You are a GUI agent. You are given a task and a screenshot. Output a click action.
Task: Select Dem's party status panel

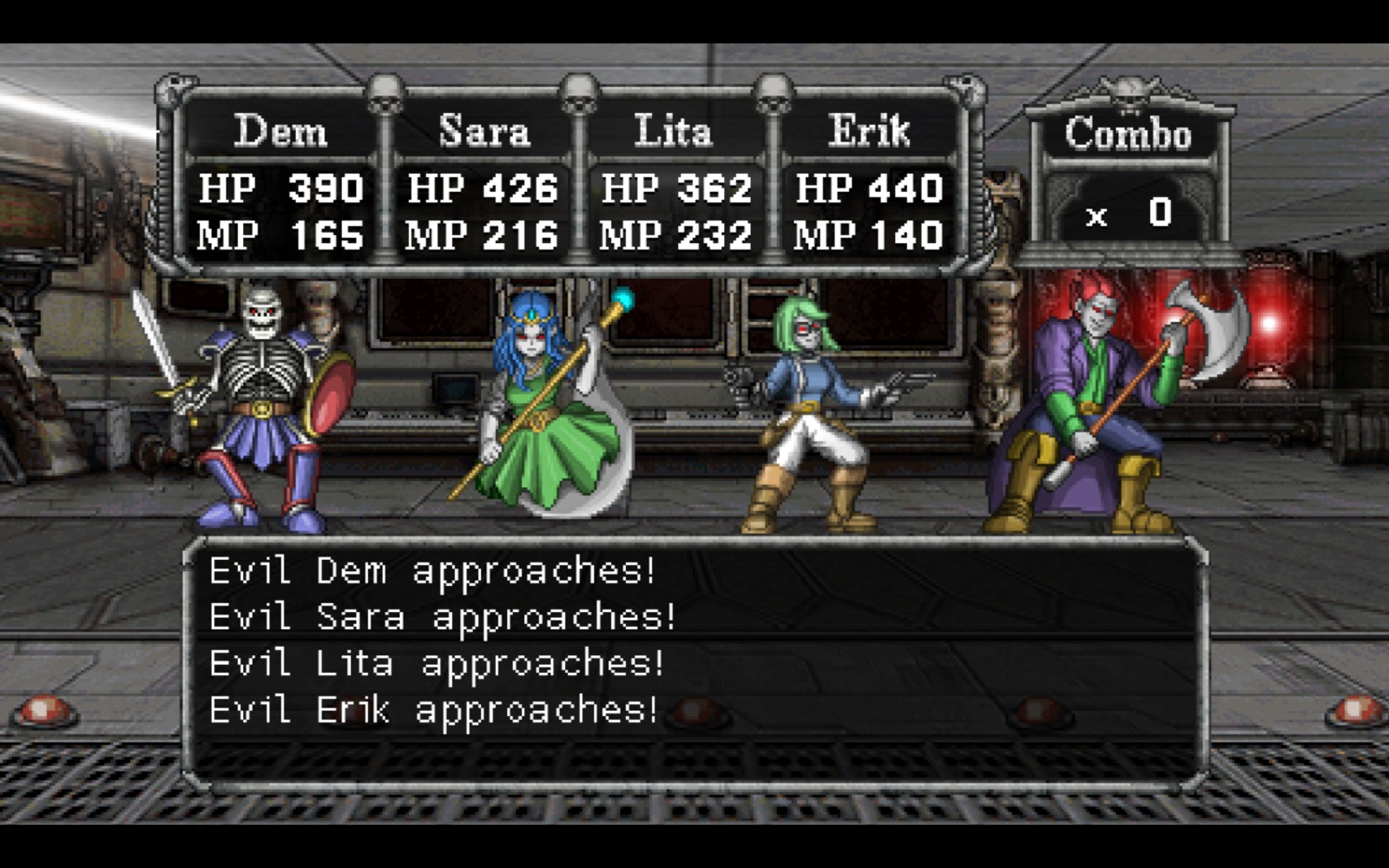point(280,184)
